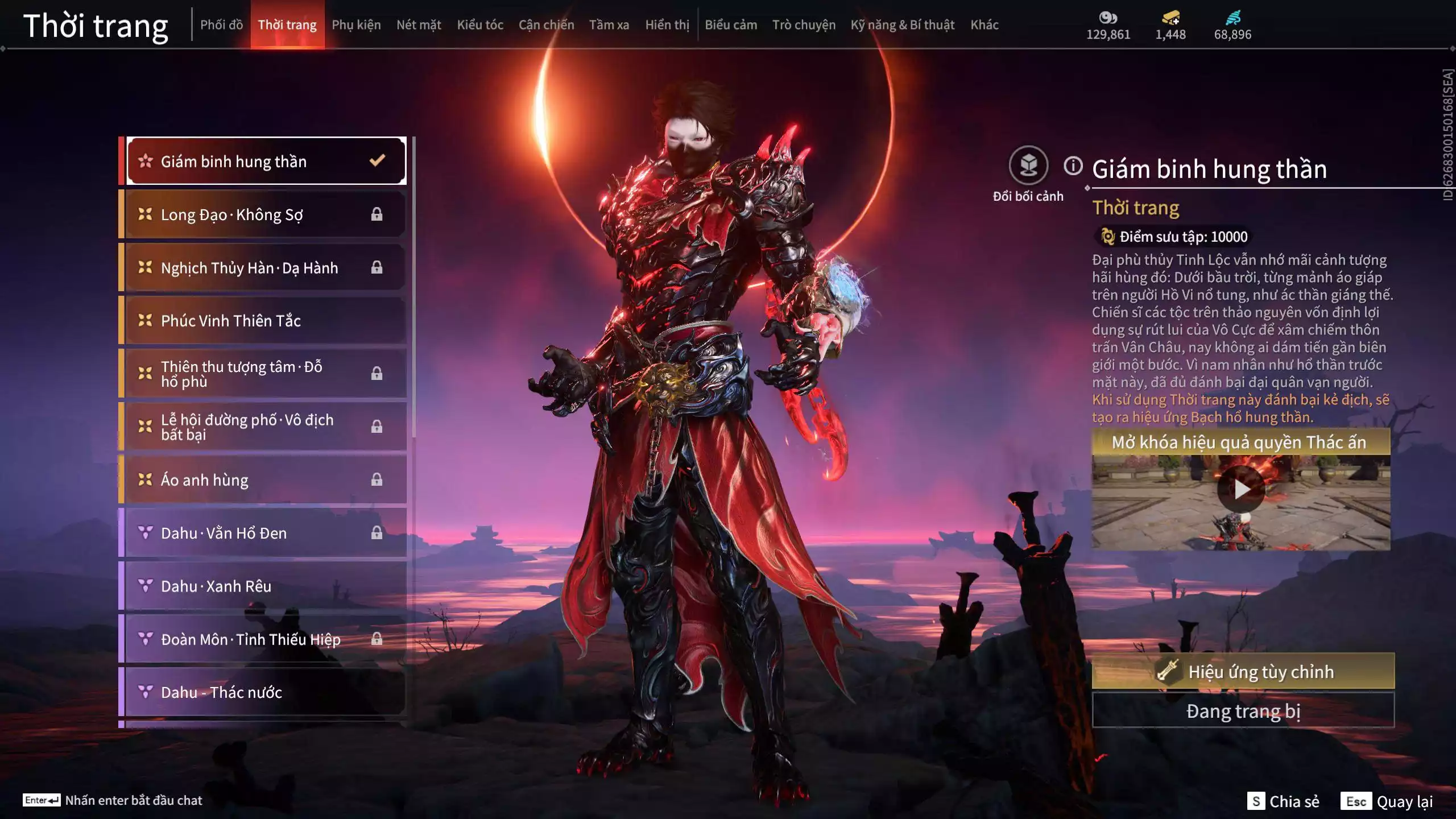The image size is (1456, 819).
Task: Open the Phụ kiện tab
Action: click(x=356, y=25)
